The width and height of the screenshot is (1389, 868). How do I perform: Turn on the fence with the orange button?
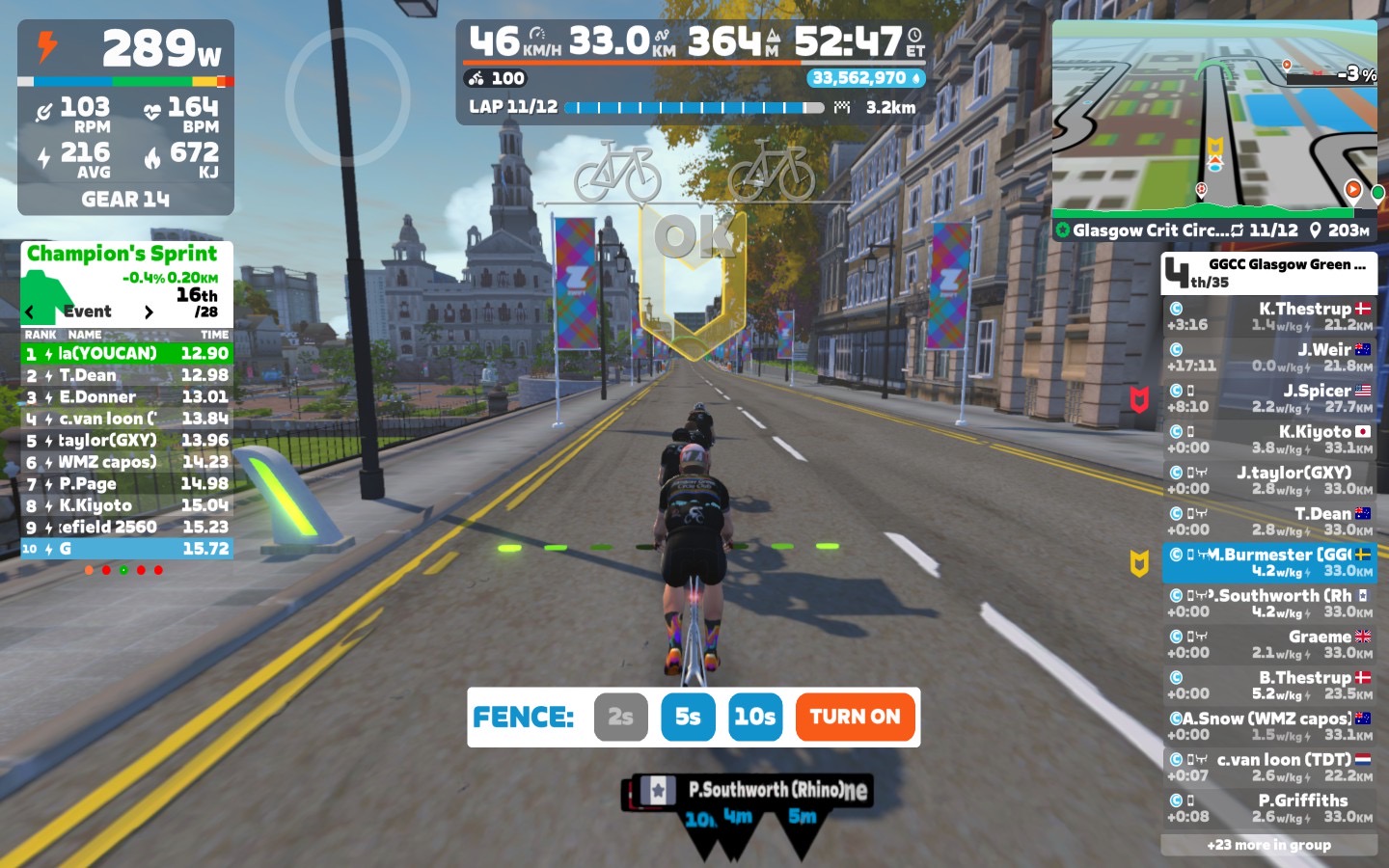pos(855,717)
